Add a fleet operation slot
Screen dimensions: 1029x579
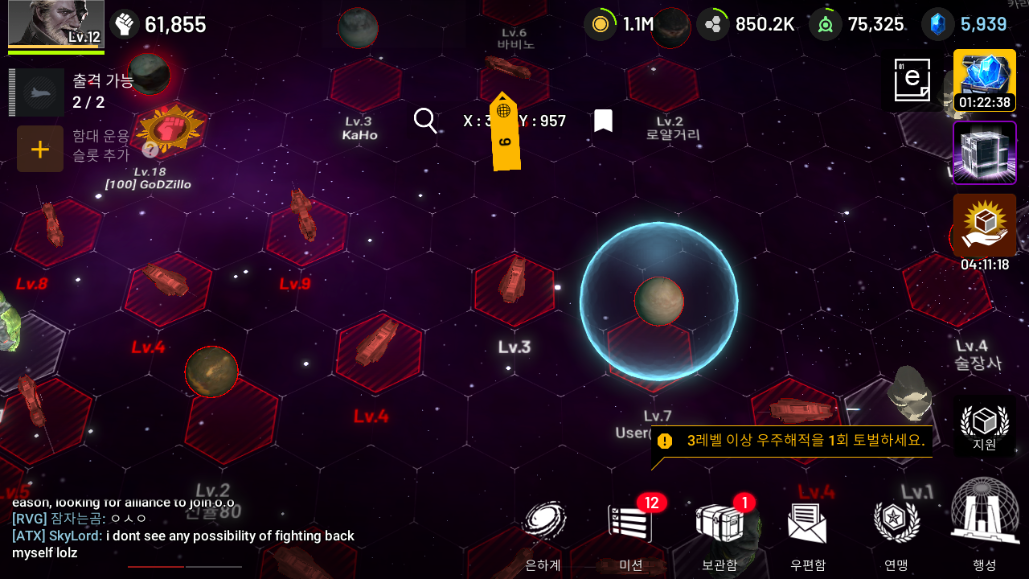coord(40,150)
